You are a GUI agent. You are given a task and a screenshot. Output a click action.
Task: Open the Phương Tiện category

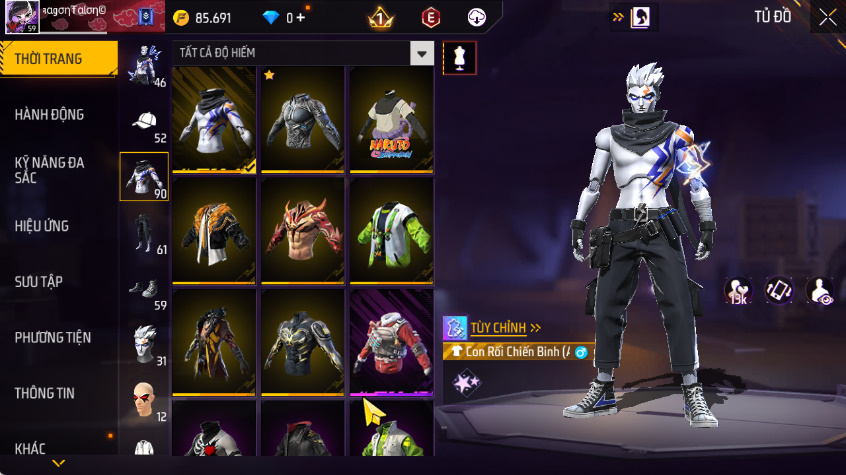50,338
